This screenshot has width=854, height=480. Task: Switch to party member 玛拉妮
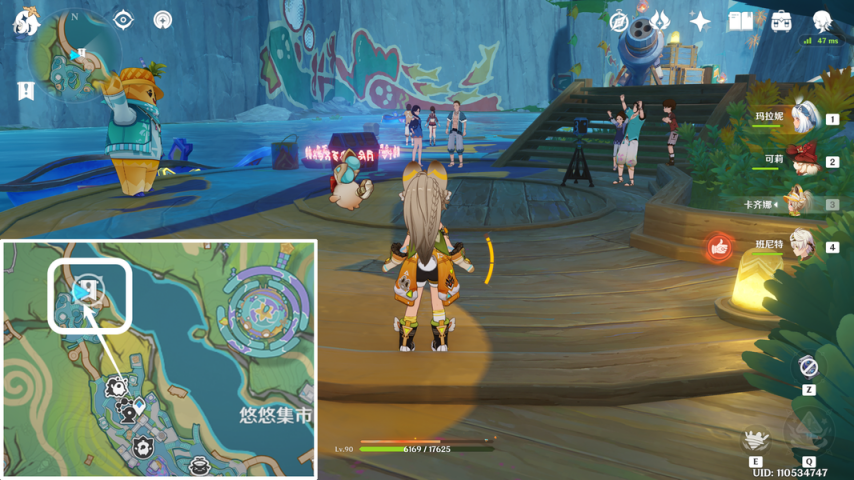click(801, 118)
